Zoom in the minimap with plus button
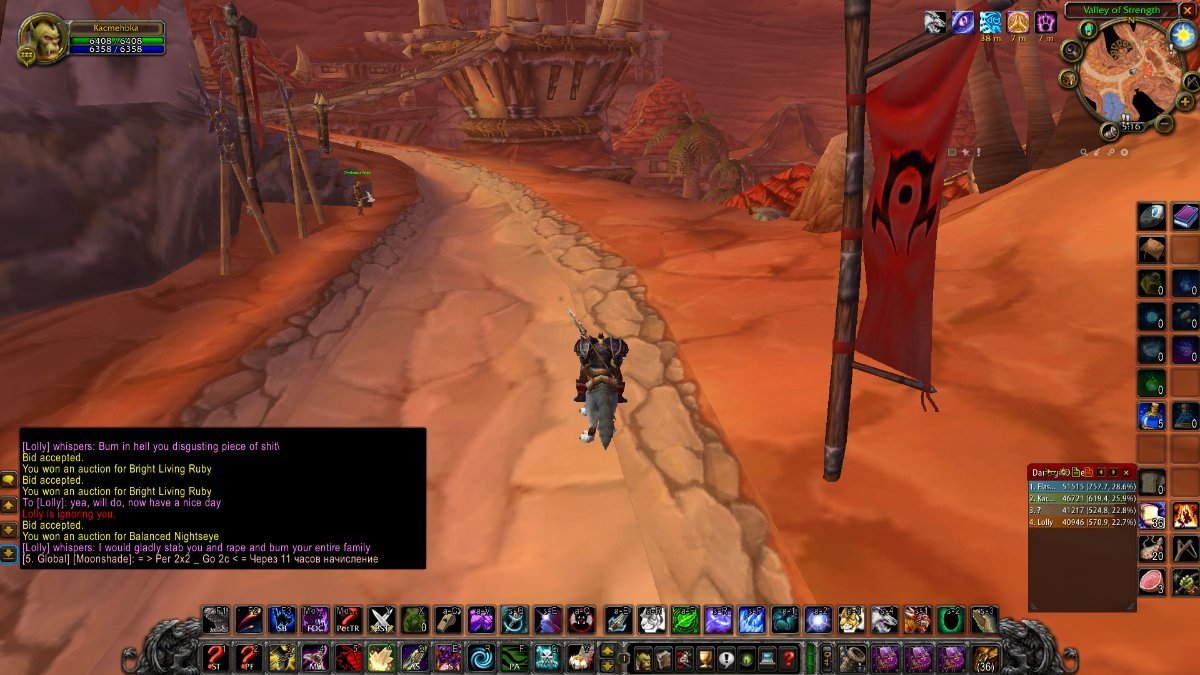 1184,102
